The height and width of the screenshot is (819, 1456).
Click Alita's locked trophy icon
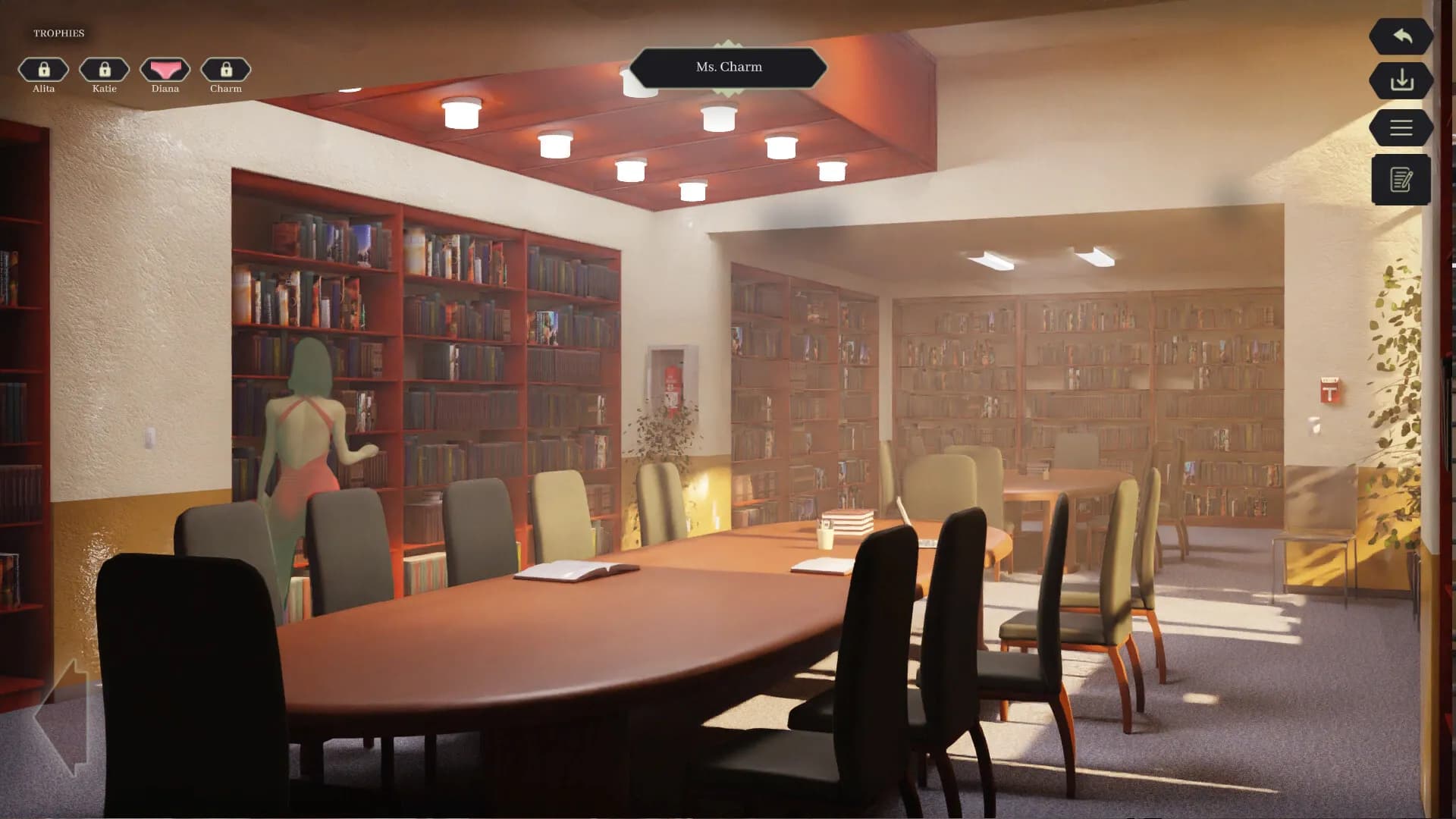[x=43, y=70]
